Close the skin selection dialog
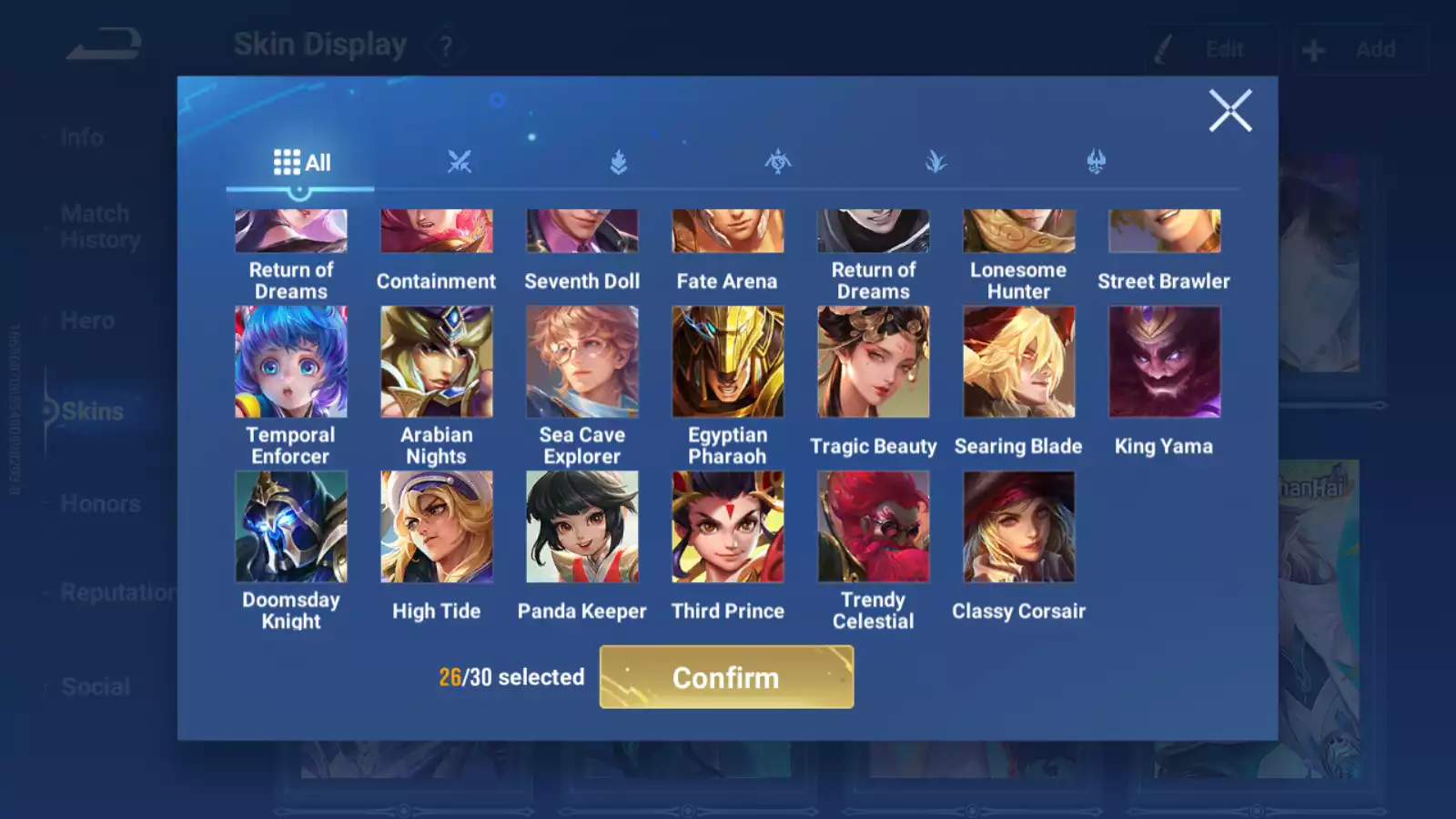 click(1230, 111)
